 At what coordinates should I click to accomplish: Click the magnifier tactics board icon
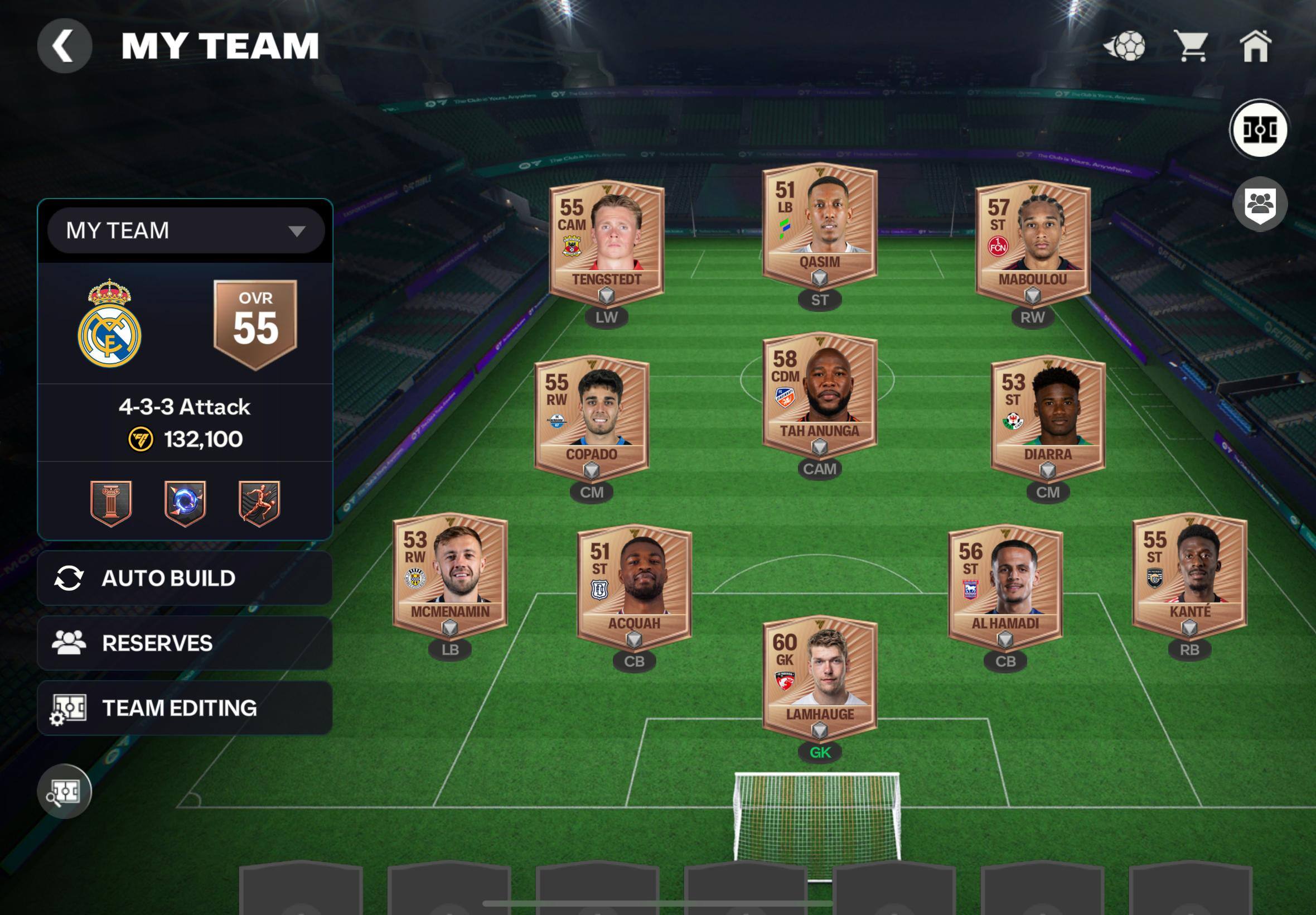pos(64,792)
